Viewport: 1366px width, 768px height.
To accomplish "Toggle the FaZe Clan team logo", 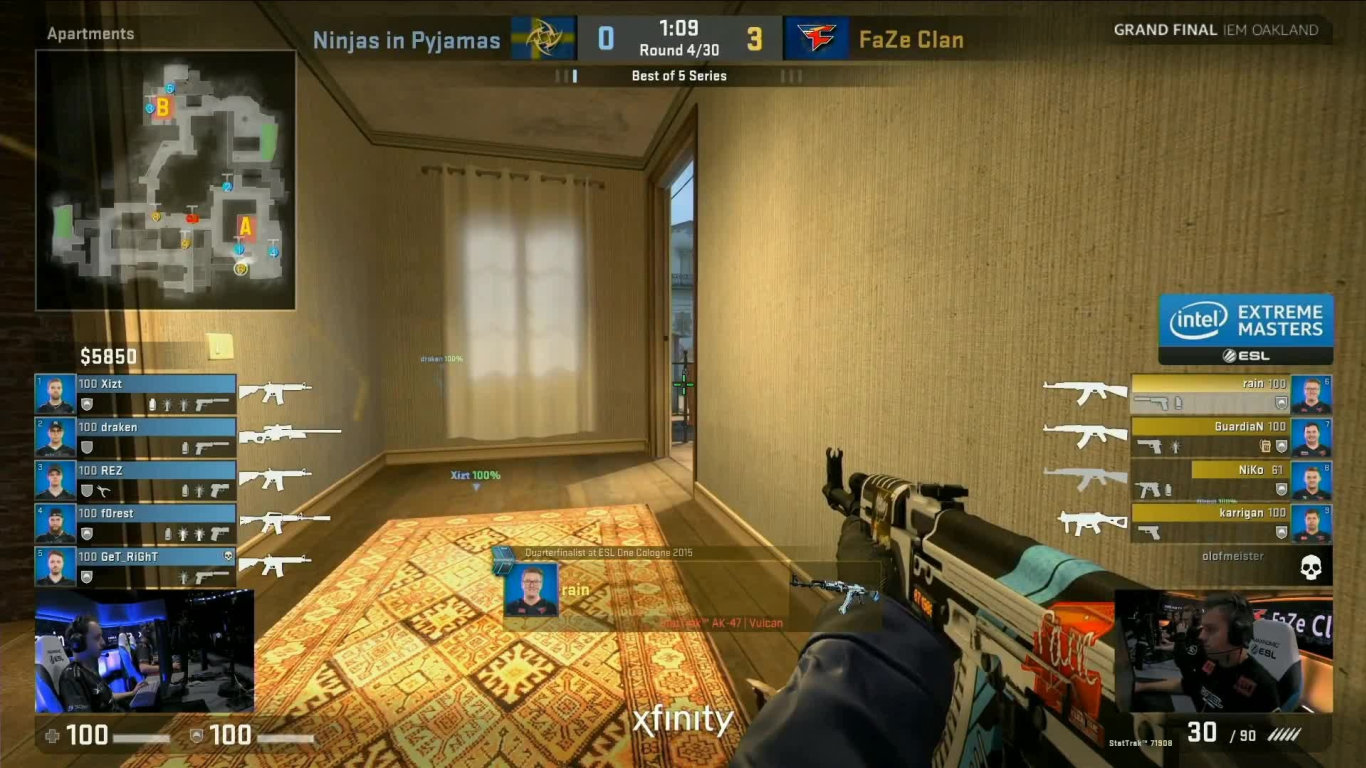I will (816, 38).
